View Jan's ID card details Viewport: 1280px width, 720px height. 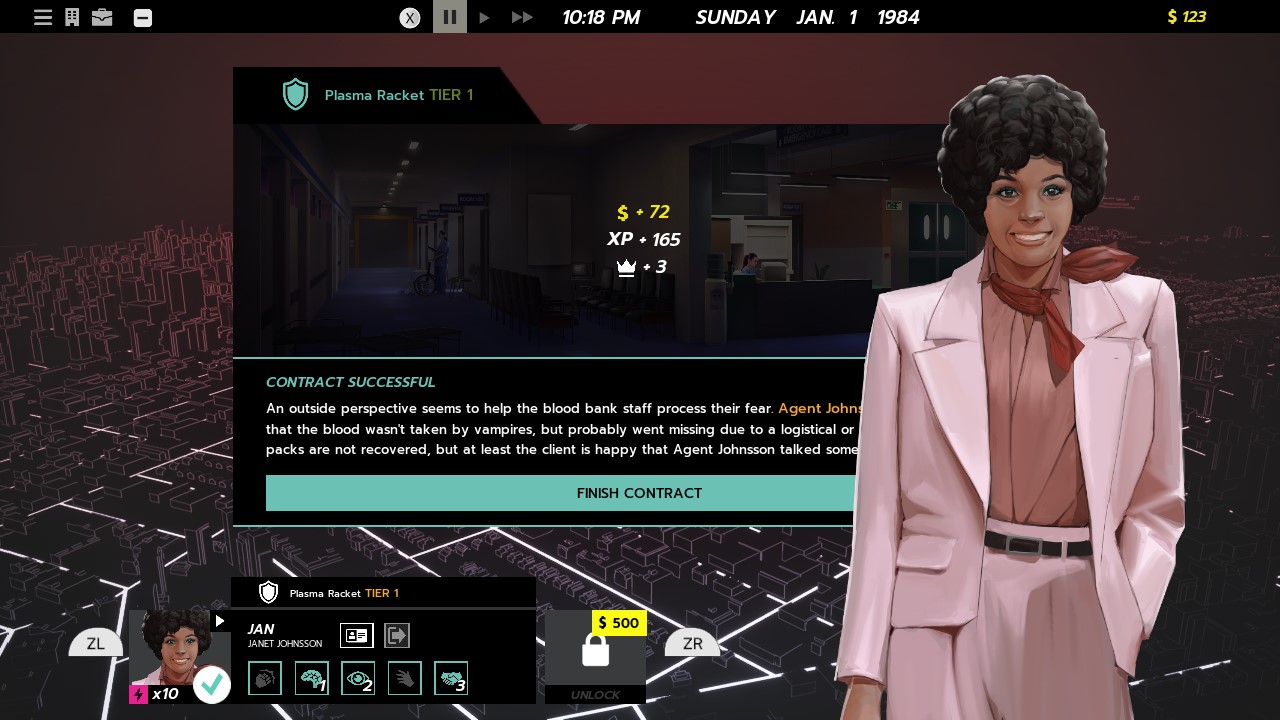[357, 635]
